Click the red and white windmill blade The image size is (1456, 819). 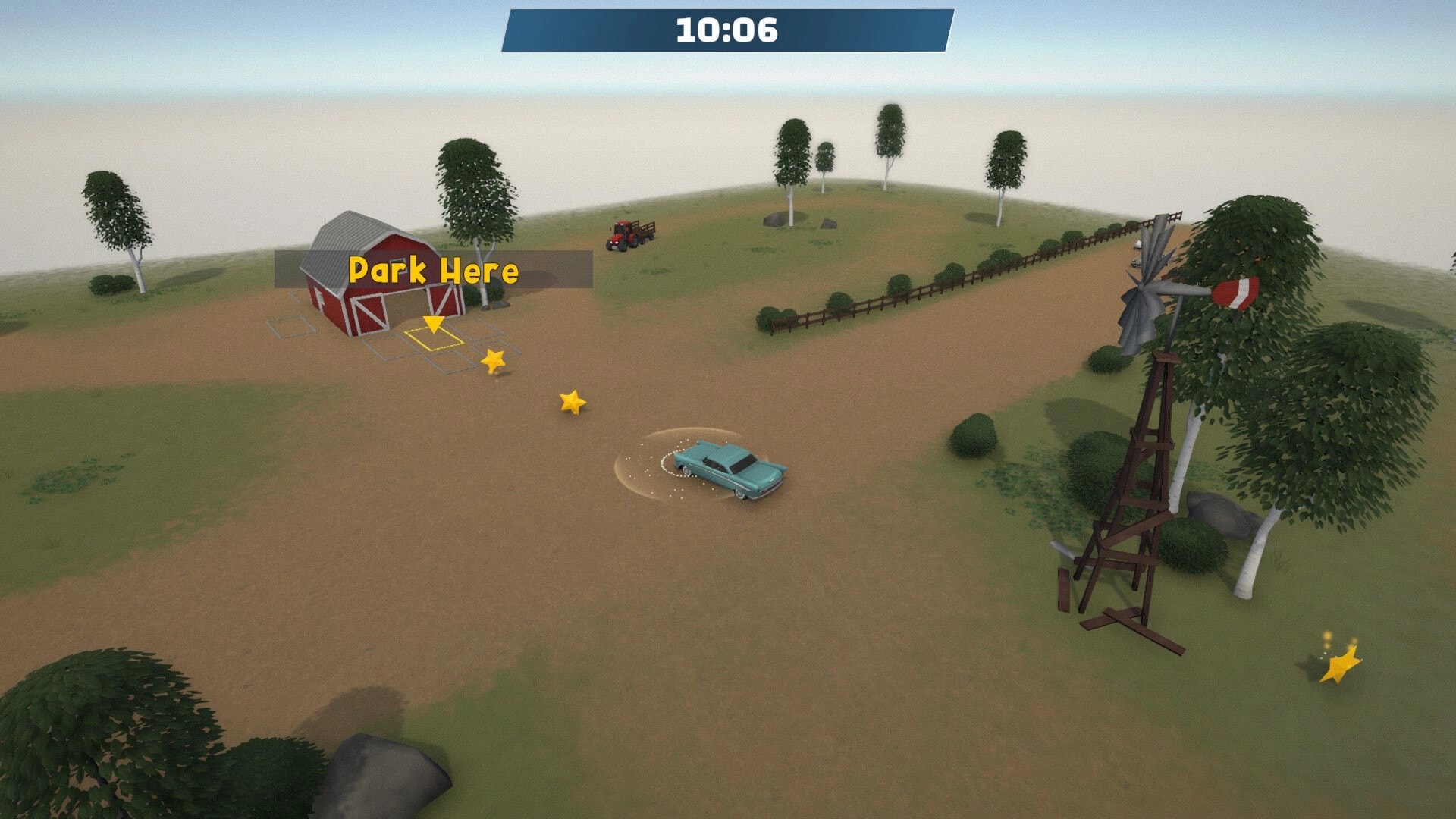pyautogui.click(x=1236, y=292)
